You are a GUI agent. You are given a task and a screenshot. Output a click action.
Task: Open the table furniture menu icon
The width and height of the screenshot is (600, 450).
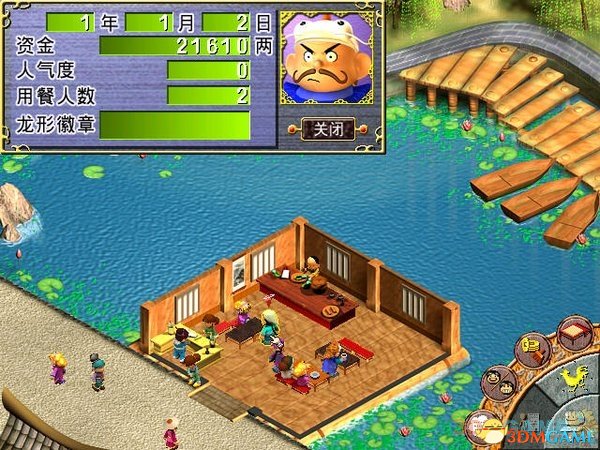tap(573, 332)
